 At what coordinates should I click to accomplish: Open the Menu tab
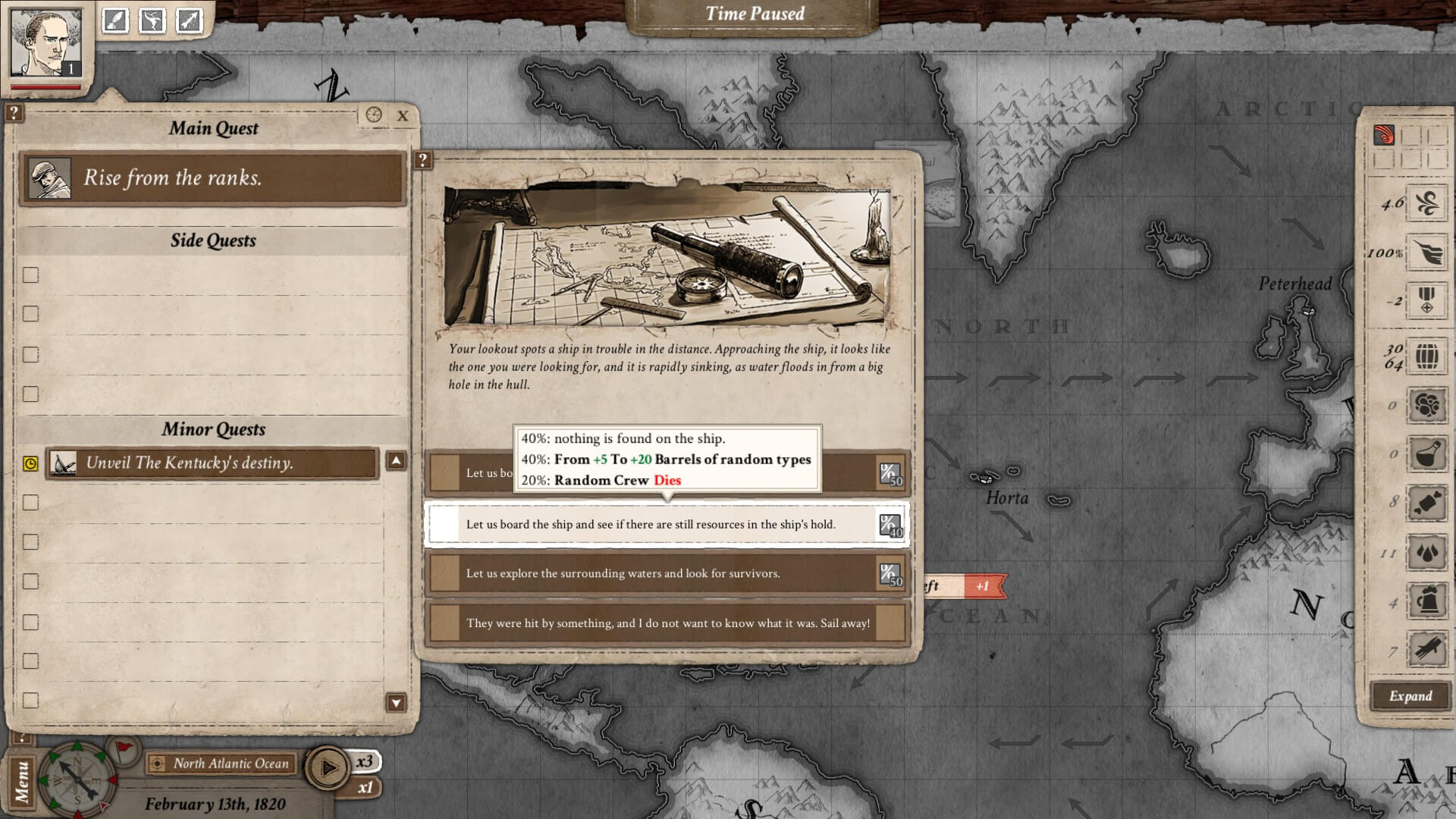click(x=21, y=781)
